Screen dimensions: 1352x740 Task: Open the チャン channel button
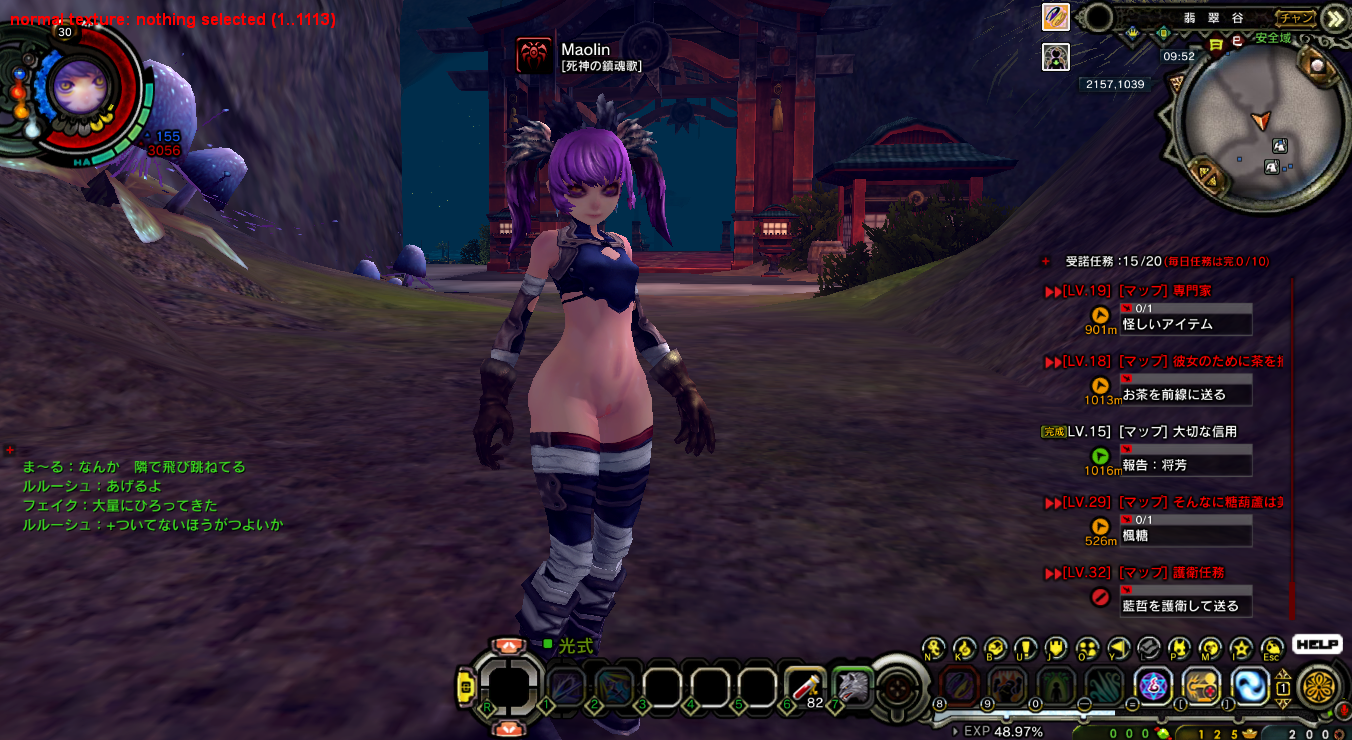(1295, 17)
